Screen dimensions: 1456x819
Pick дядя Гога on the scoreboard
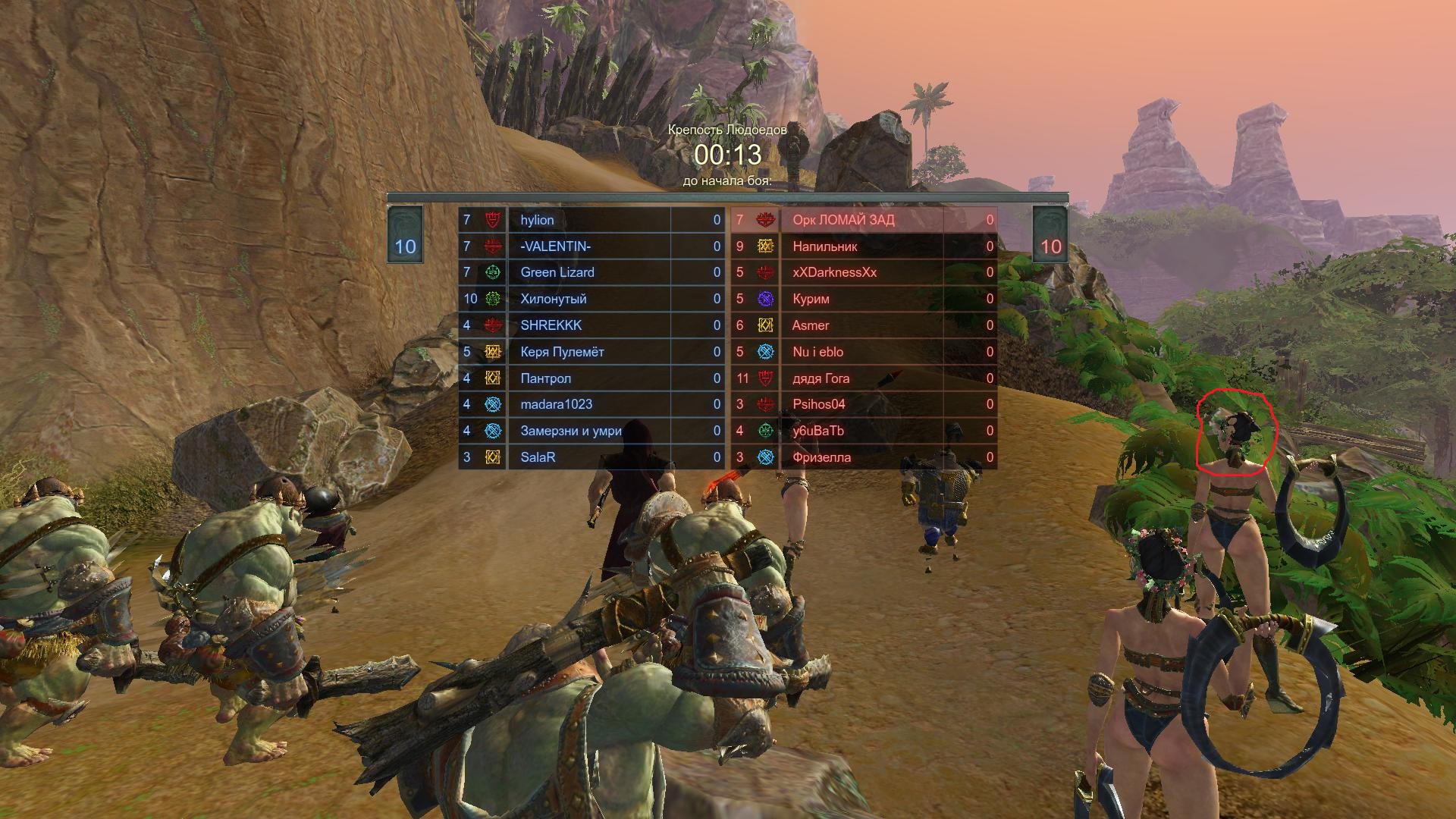click(821, 378)
